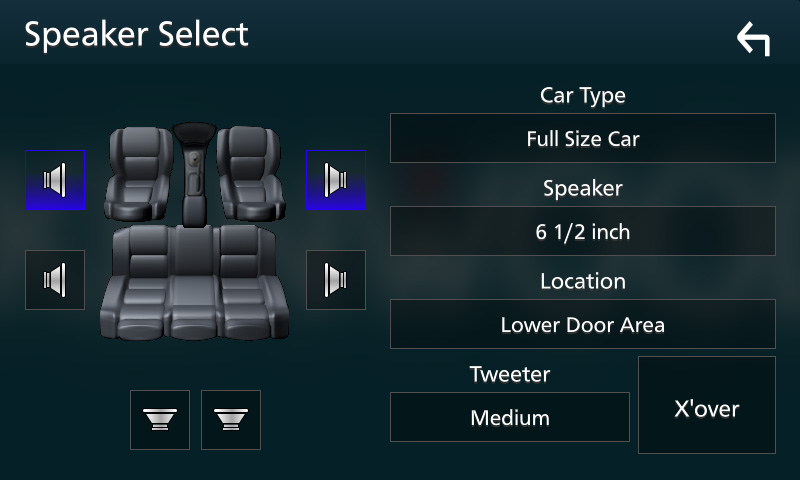Select the rear left speaker icon
Image resolution: width=800 pixels, height=480 pixels.
pyautogui.click(x=55, y=280)
